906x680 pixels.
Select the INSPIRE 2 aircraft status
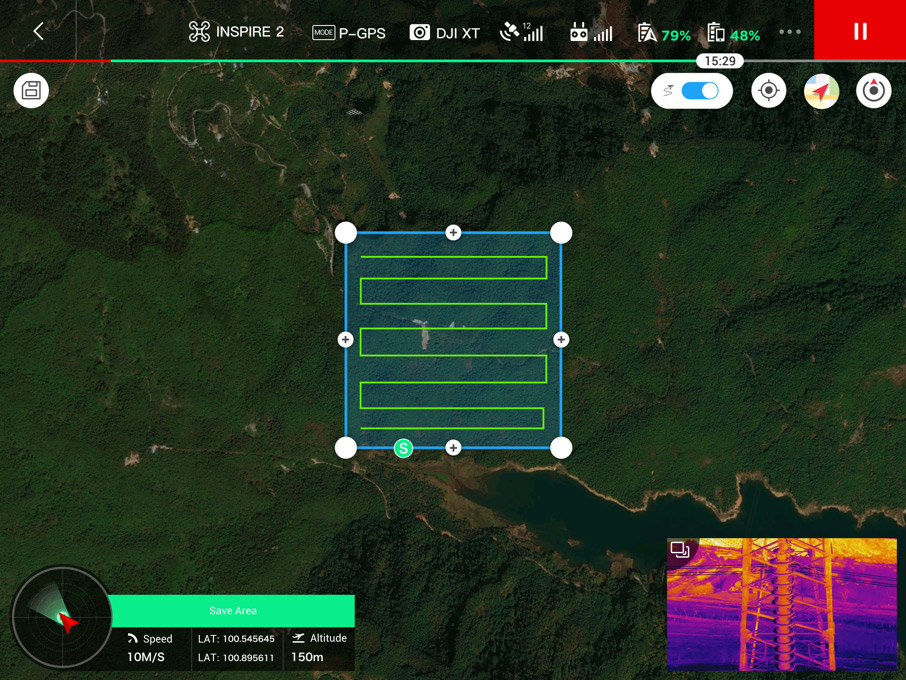(236, 32)
